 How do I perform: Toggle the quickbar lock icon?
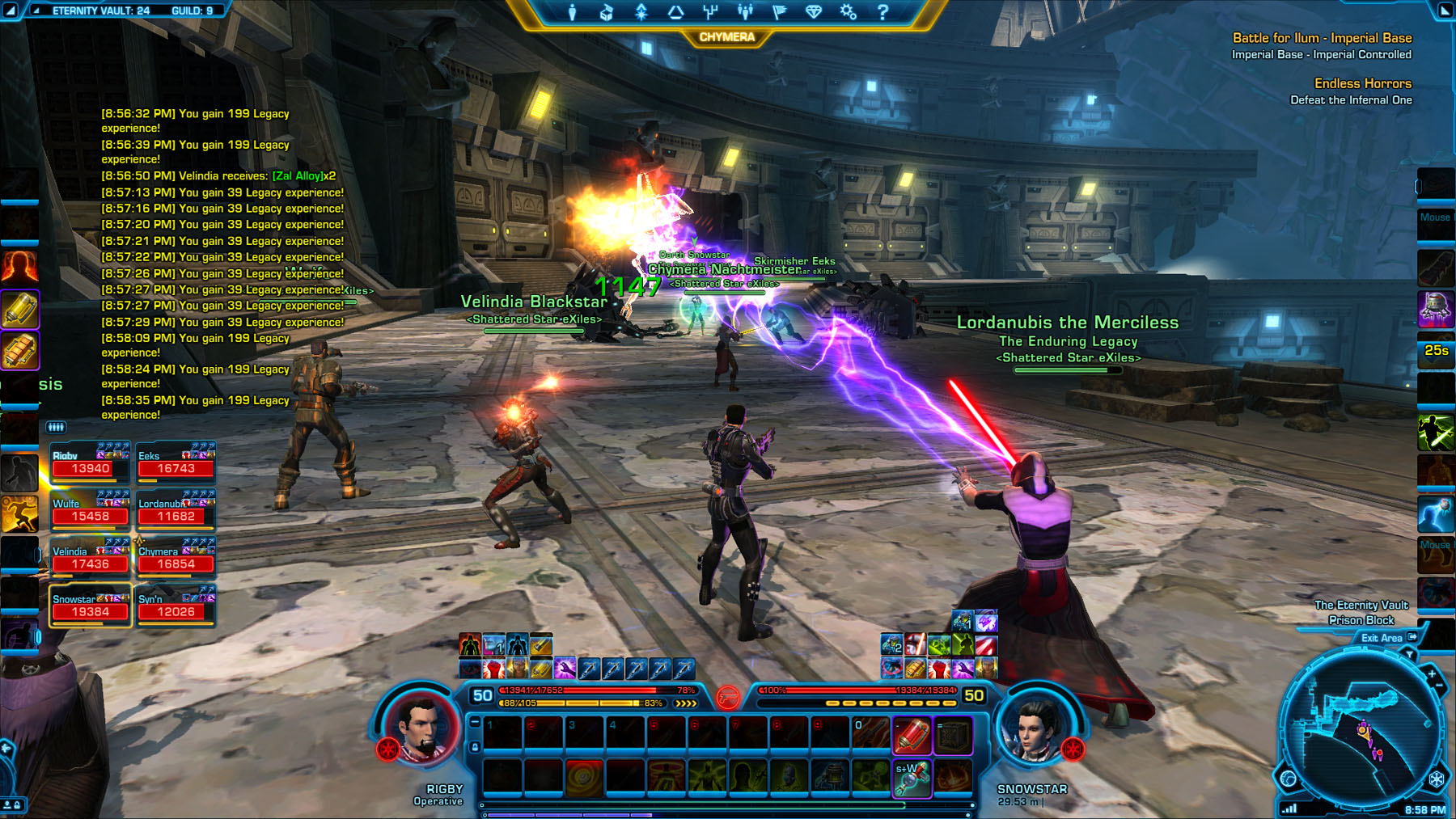[x=475, y=748]
